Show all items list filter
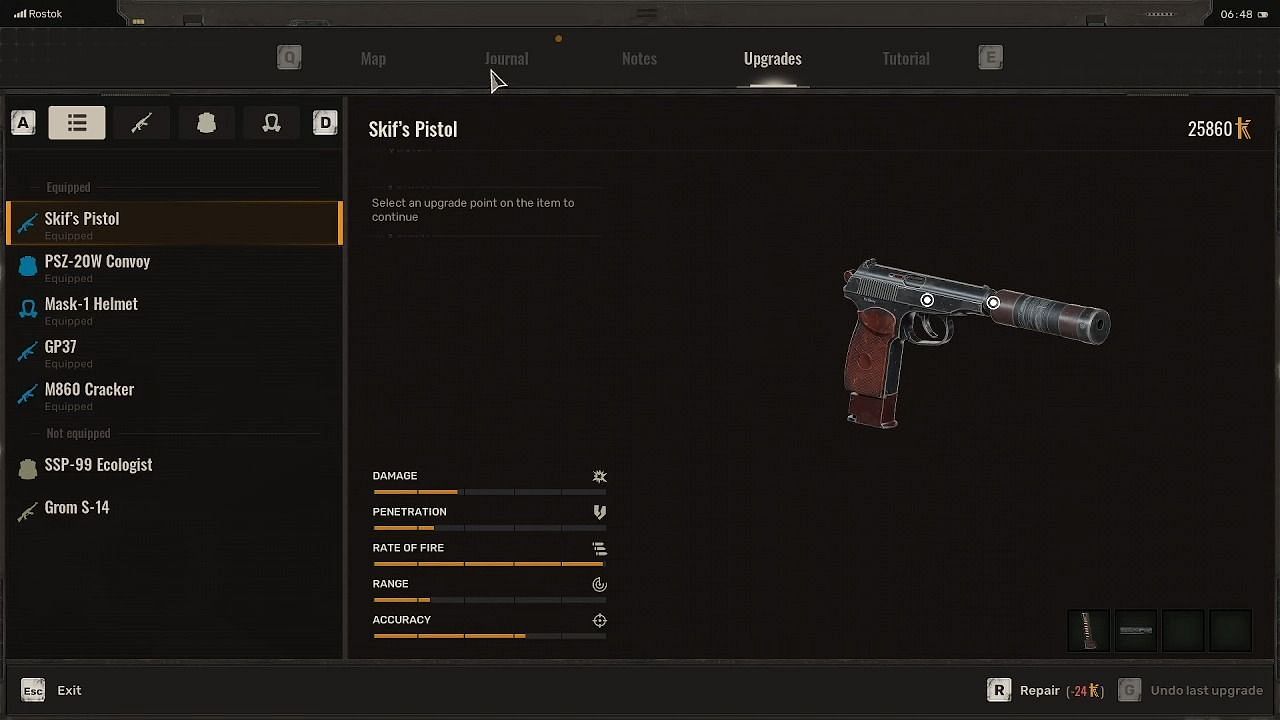Viewport: 1280px width, 720px height. tap(77, 123)
